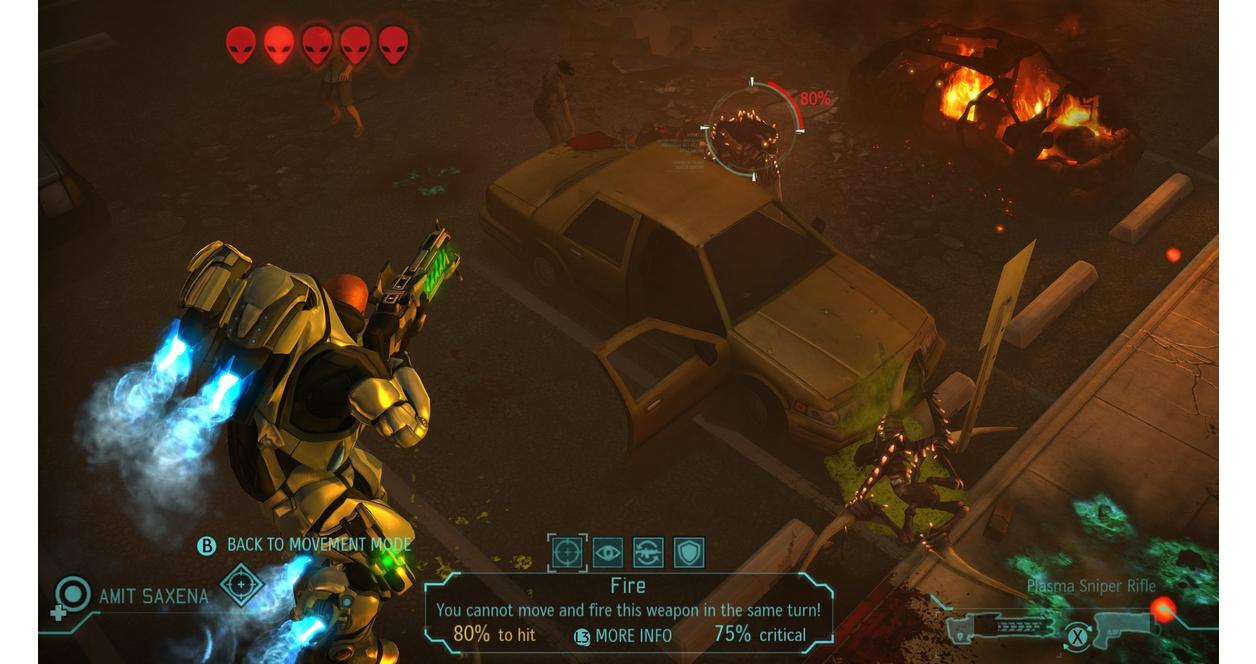Viewport: 1256px width, 664px height.
Task: Select the Plasma Sniper Rifle weapon icon
Action: [1001, 627]
